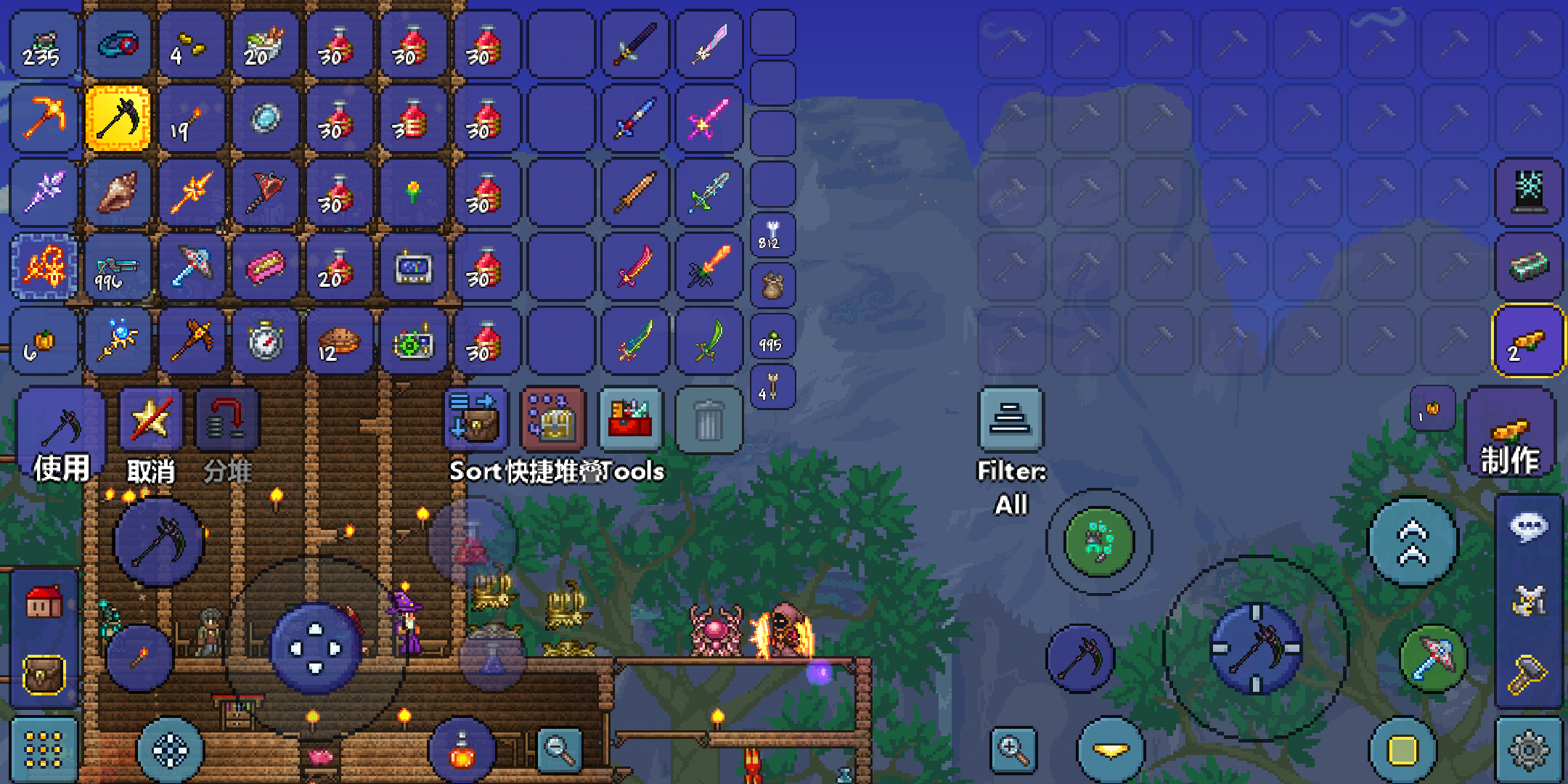Image resolution: width=1568 pixels, height=784 pixels.
Task: Click the trash can slot
Action: 708,420
